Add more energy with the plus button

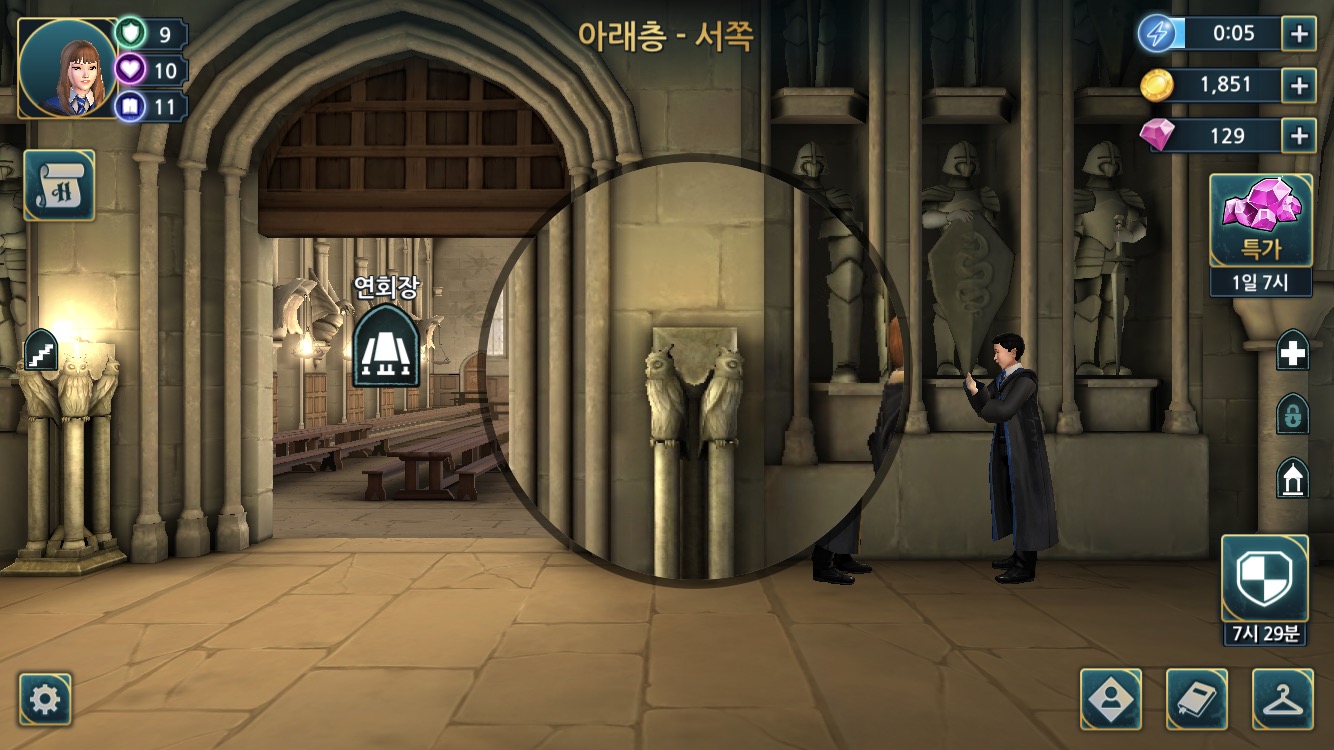click(x=1298, y=34)
